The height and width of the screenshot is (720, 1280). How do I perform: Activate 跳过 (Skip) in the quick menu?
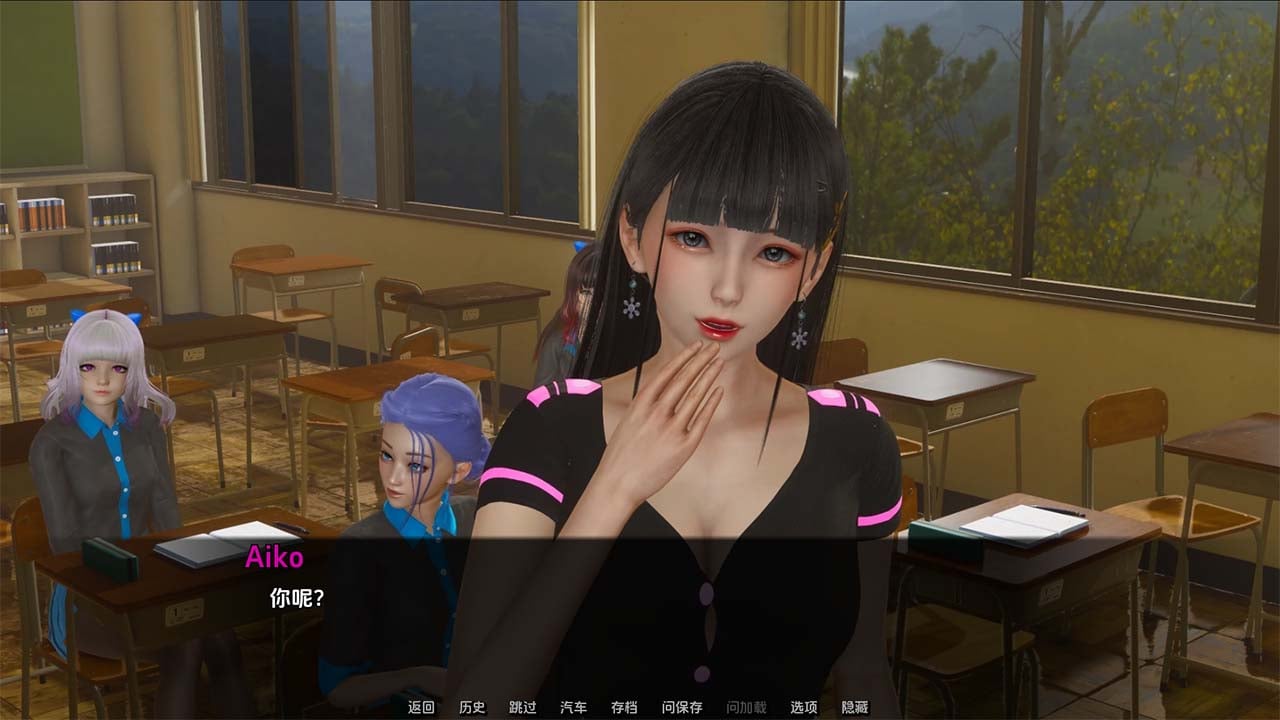522,707
